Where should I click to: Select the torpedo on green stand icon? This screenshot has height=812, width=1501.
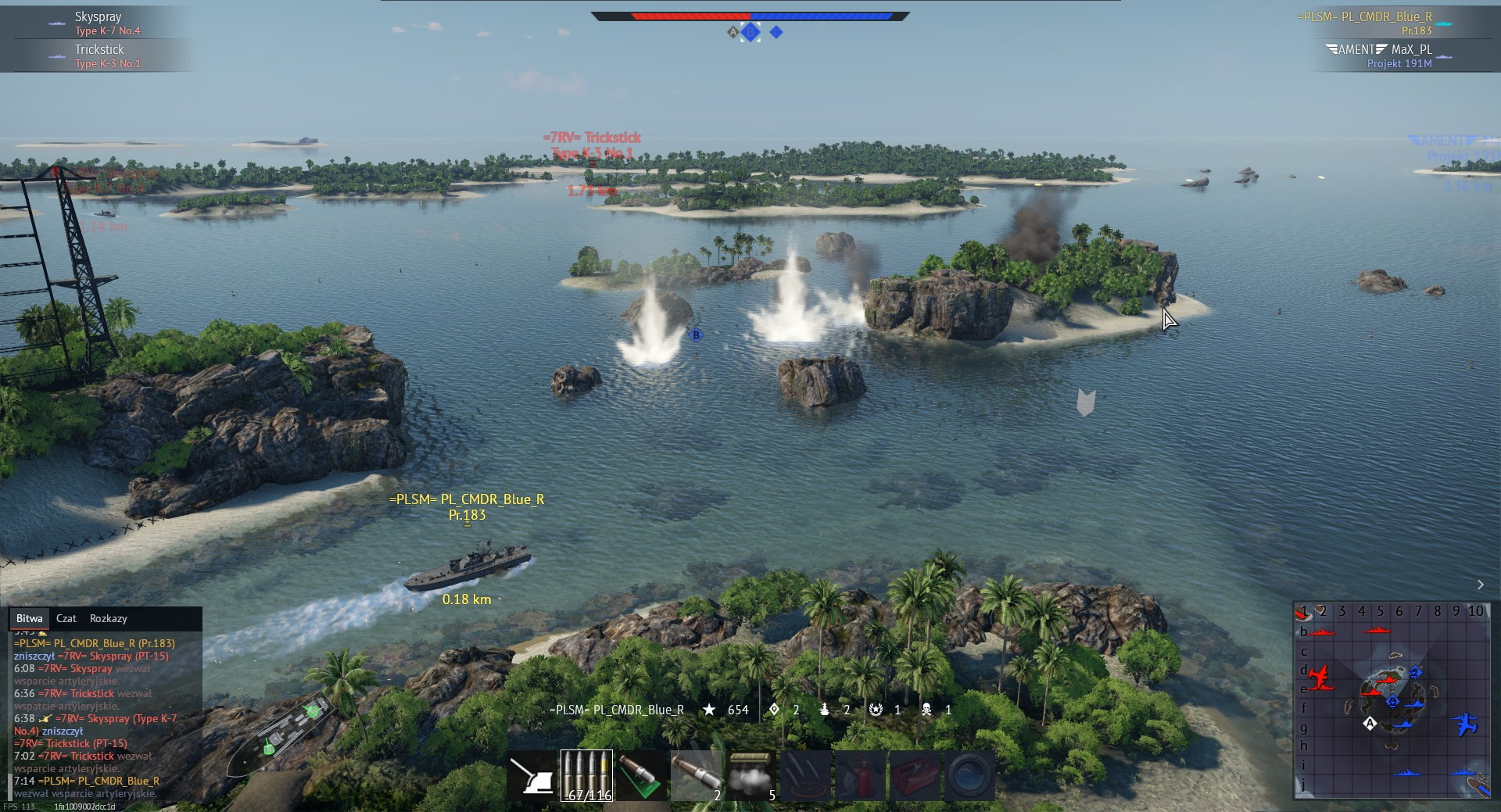(x=641, y=776)
